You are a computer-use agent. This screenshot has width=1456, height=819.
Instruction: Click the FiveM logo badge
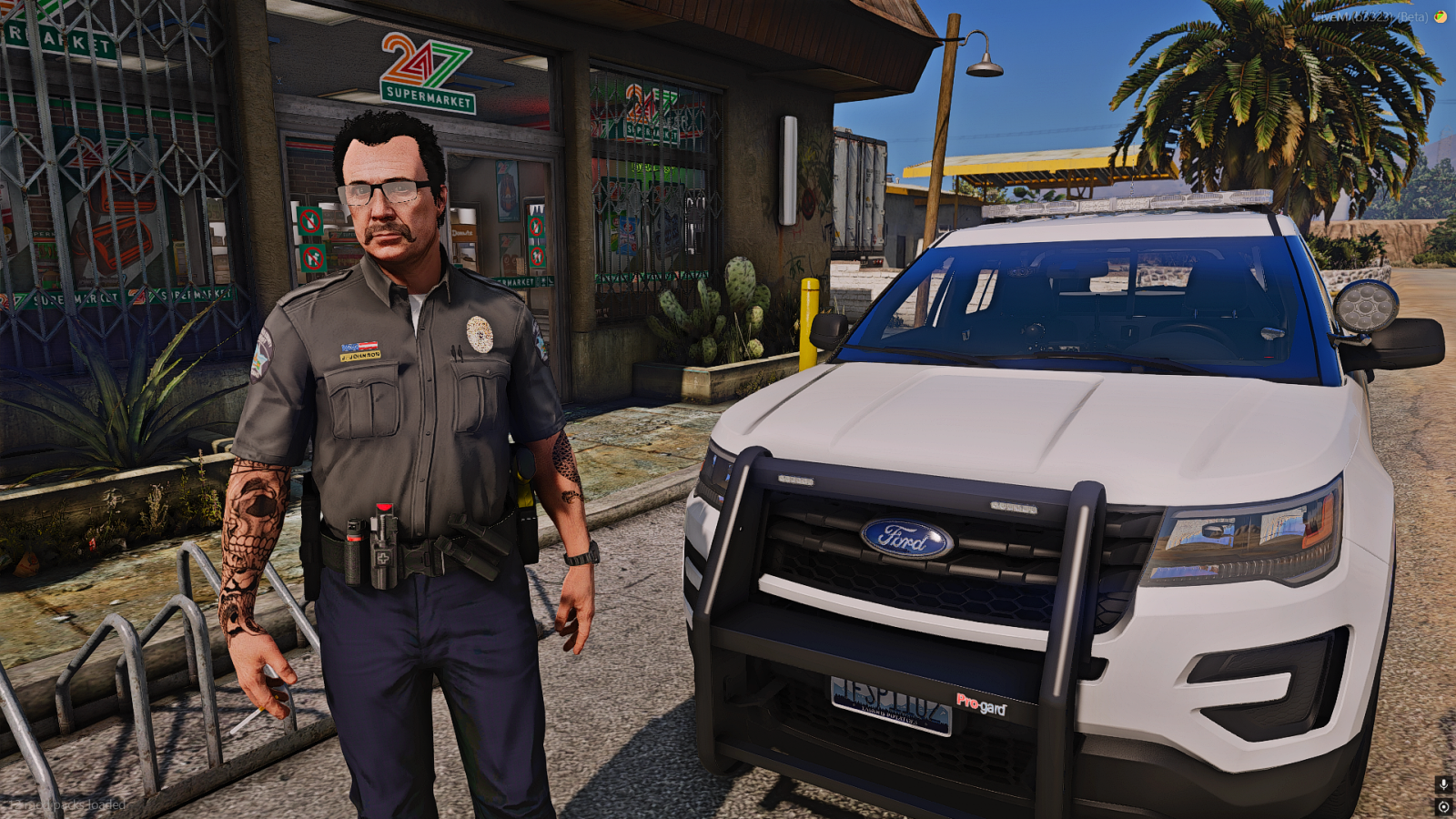pyautogui.click(x=1441, y=16)
